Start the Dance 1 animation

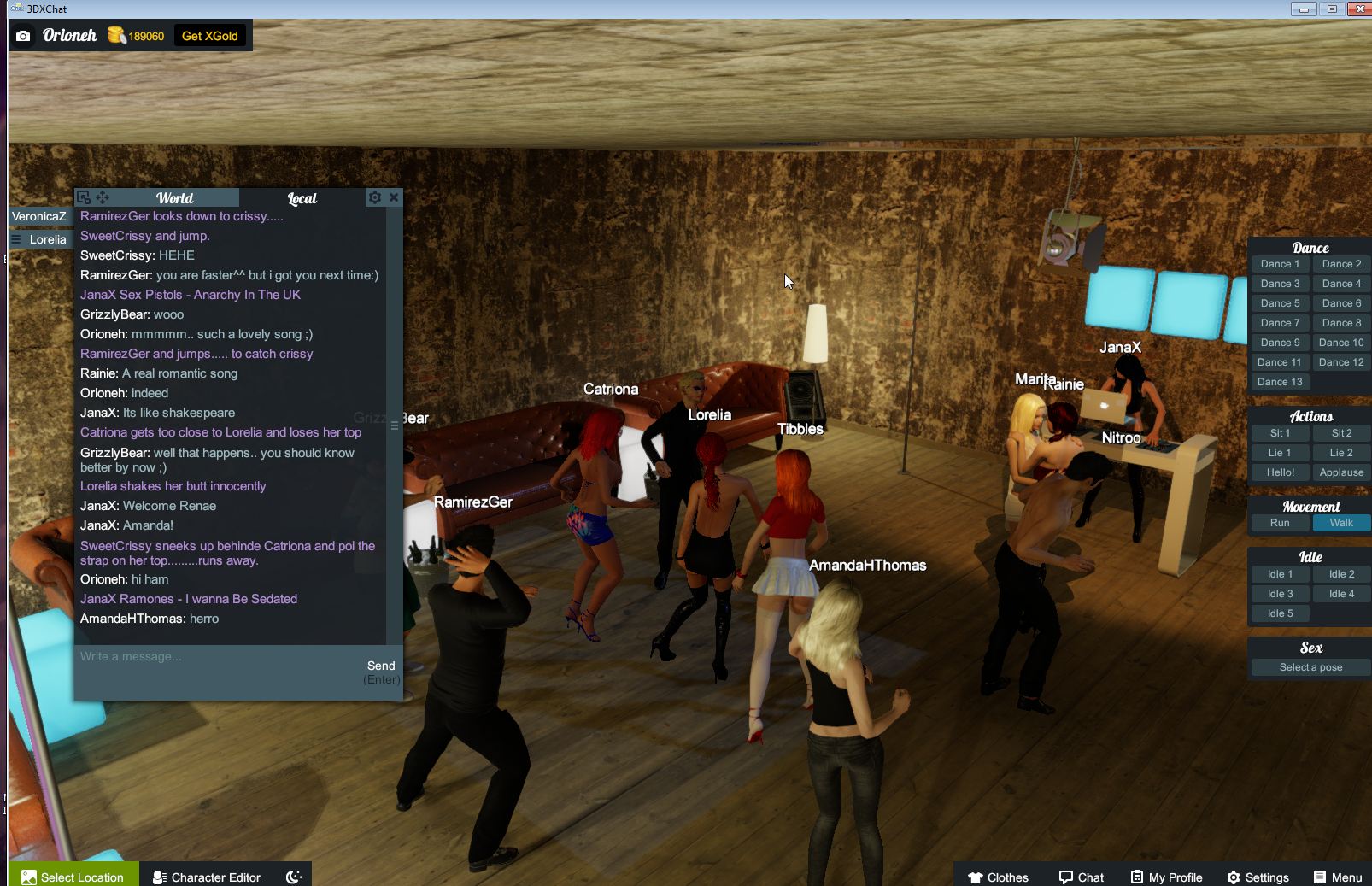tap(1280, 264)
